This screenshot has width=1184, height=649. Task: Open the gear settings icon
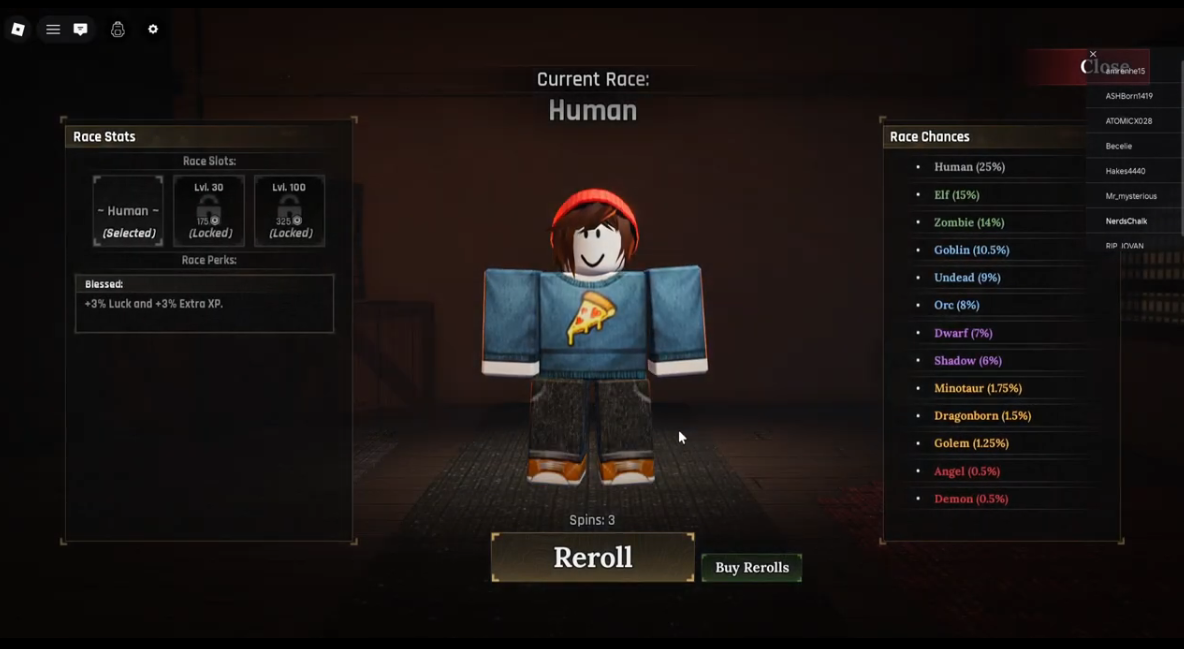[153, 30]
